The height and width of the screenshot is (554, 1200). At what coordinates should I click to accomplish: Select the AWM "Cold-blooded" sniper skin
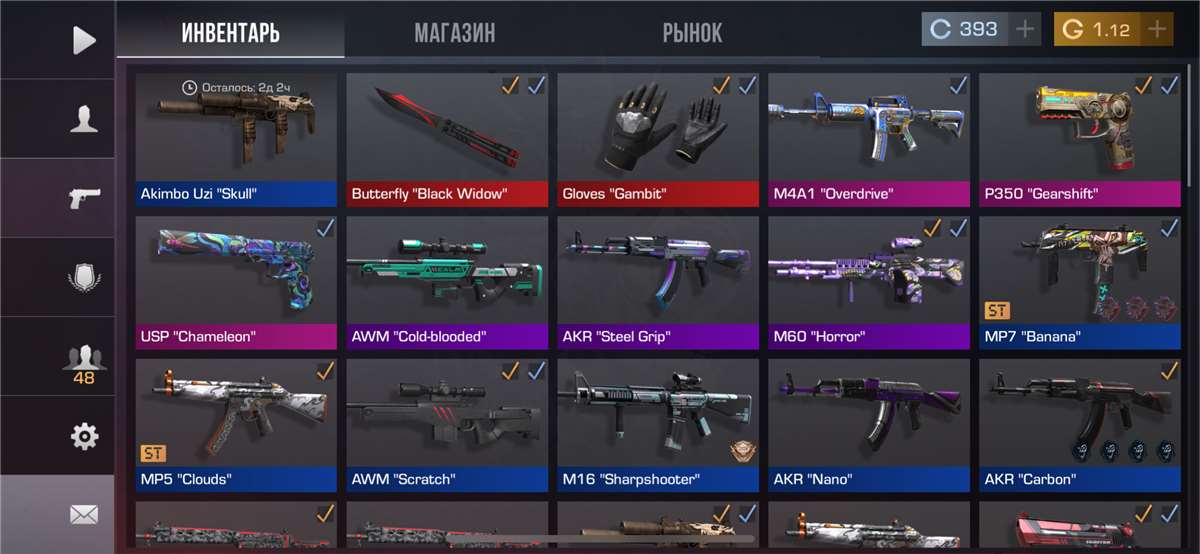[447, 282]
